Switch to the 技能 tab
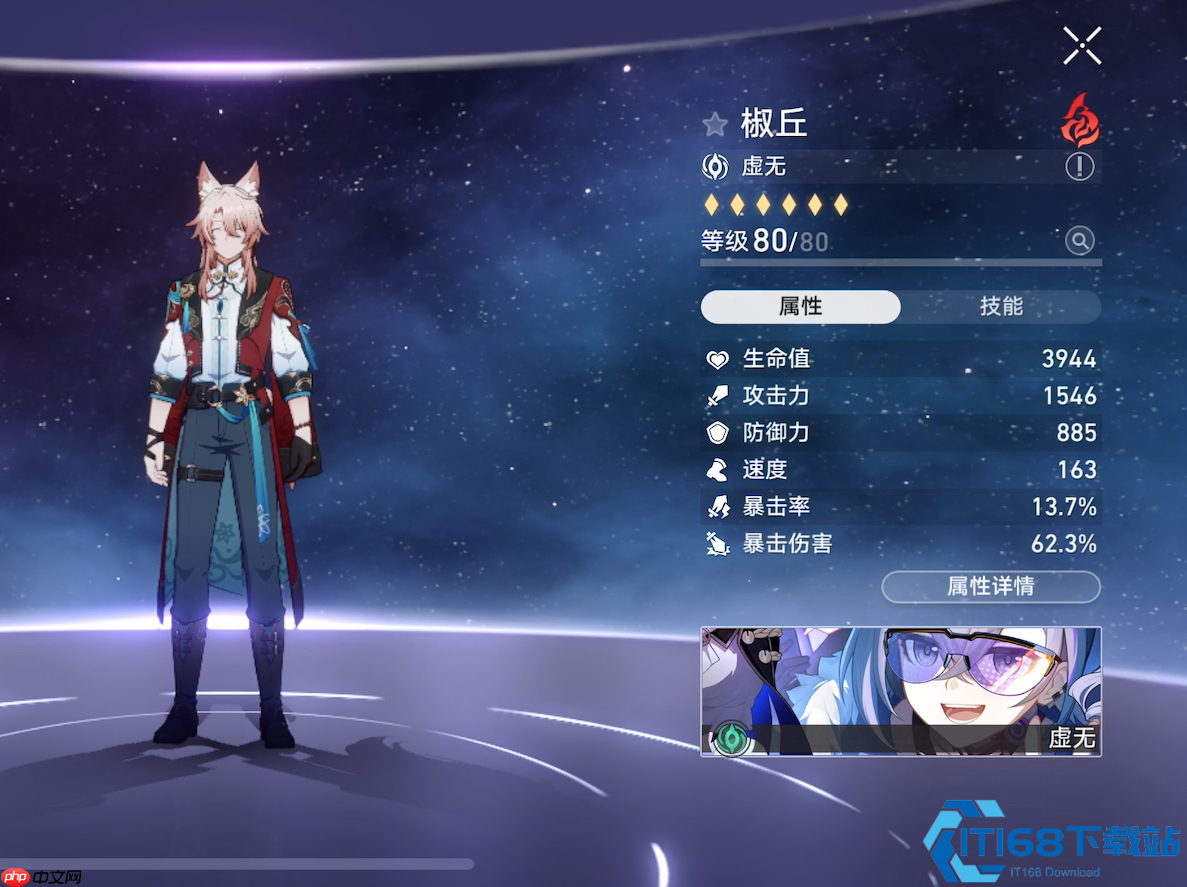 point(1001,307)
